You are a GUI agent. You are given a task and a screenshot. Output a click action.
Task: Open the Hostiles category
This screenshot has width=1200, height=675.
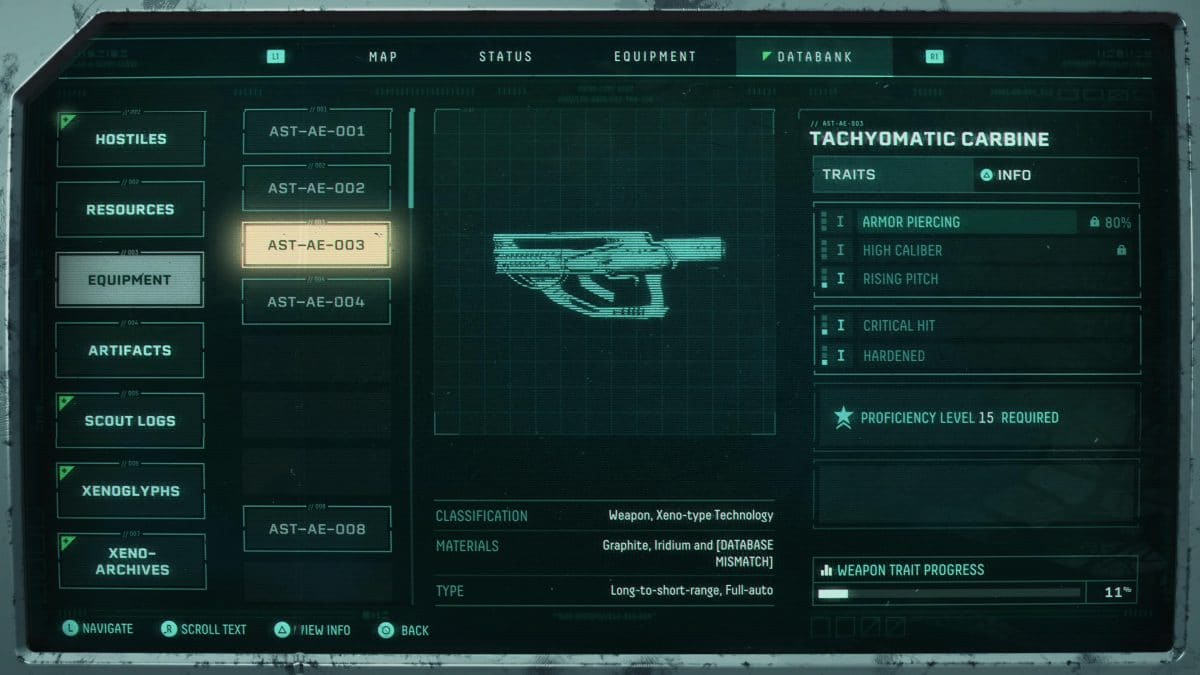pyautogui.click(x=131, y=139)
